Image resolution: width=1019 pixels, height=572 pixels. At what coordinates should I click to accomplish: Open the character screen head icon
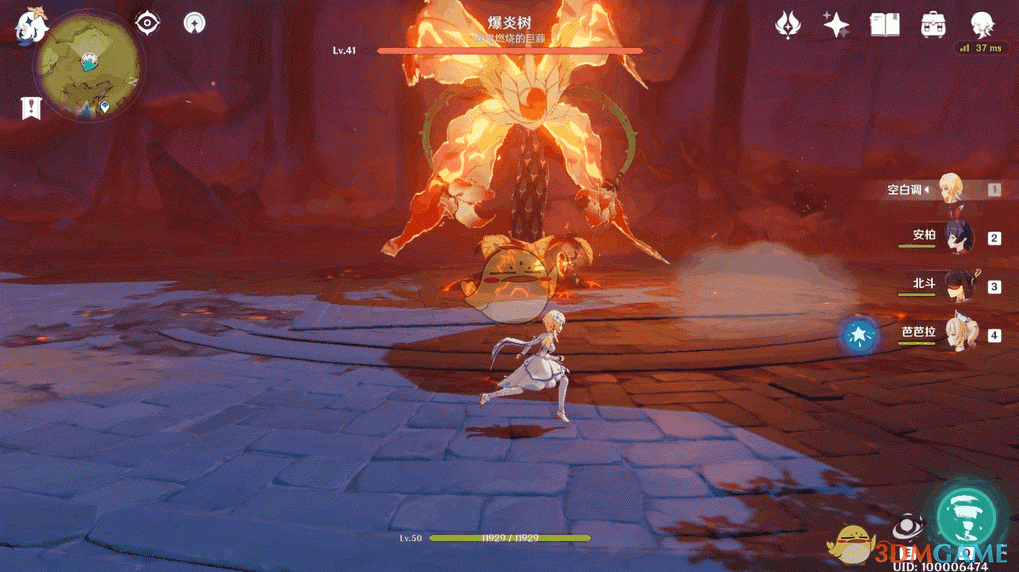click(x=982, y=25)
